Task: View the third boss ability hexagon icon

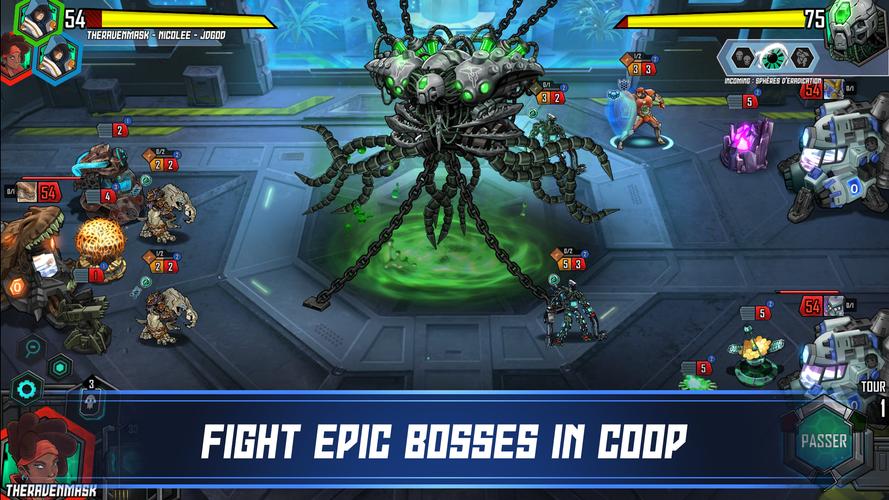Action: tap(802, 57)
